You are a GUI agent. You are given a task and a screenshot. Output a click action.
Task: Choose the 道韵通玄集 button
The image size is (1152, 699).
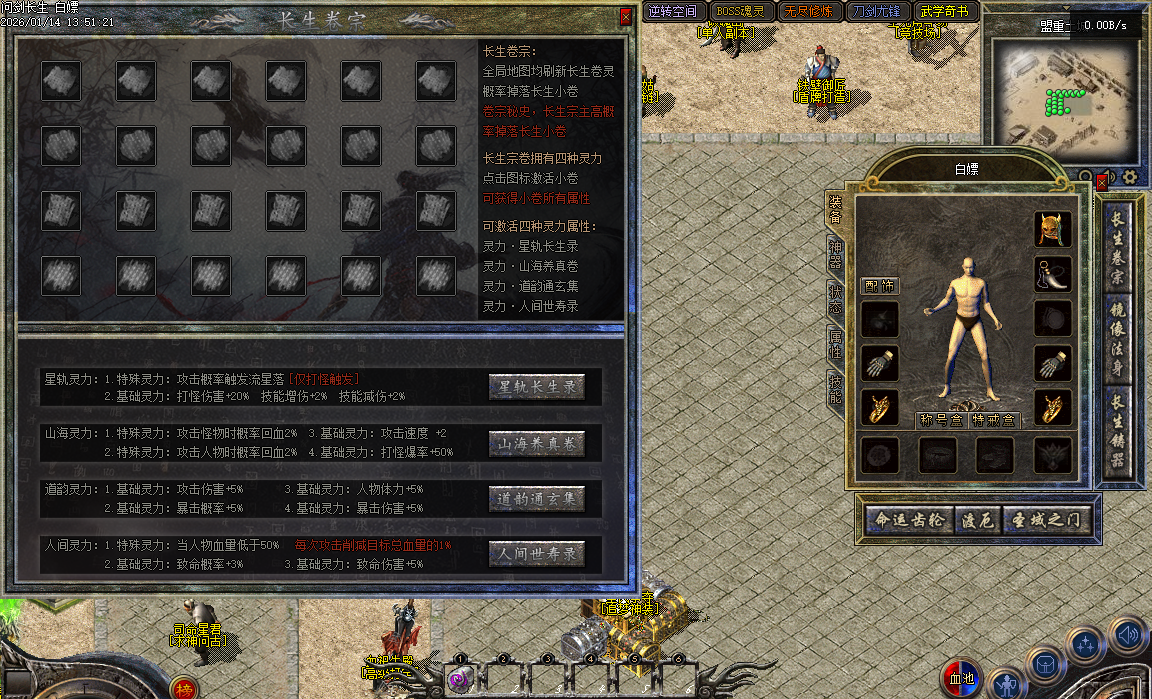537,498
